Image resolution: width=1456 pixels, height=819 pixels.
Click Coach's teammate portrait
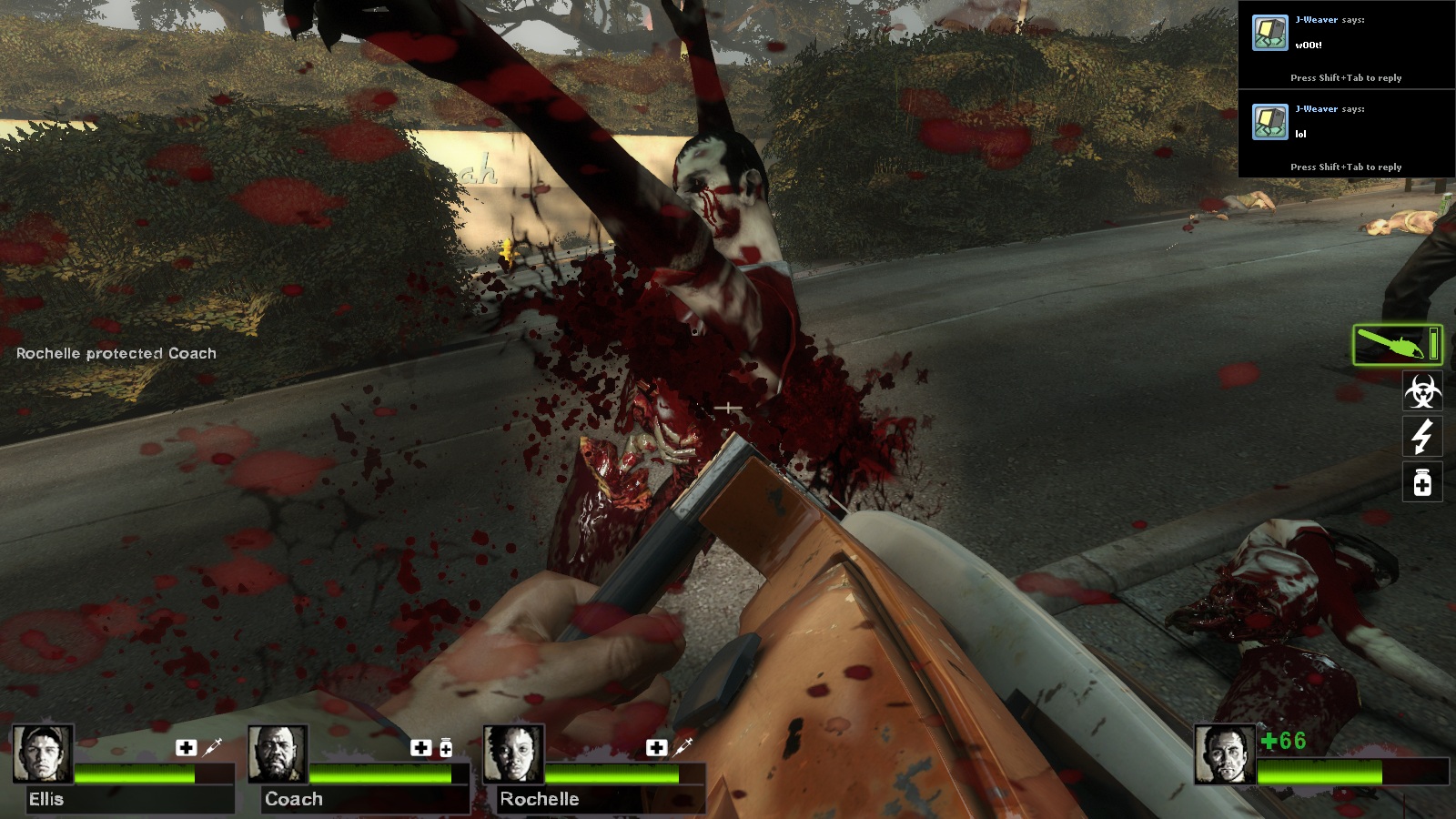[278, 753]
